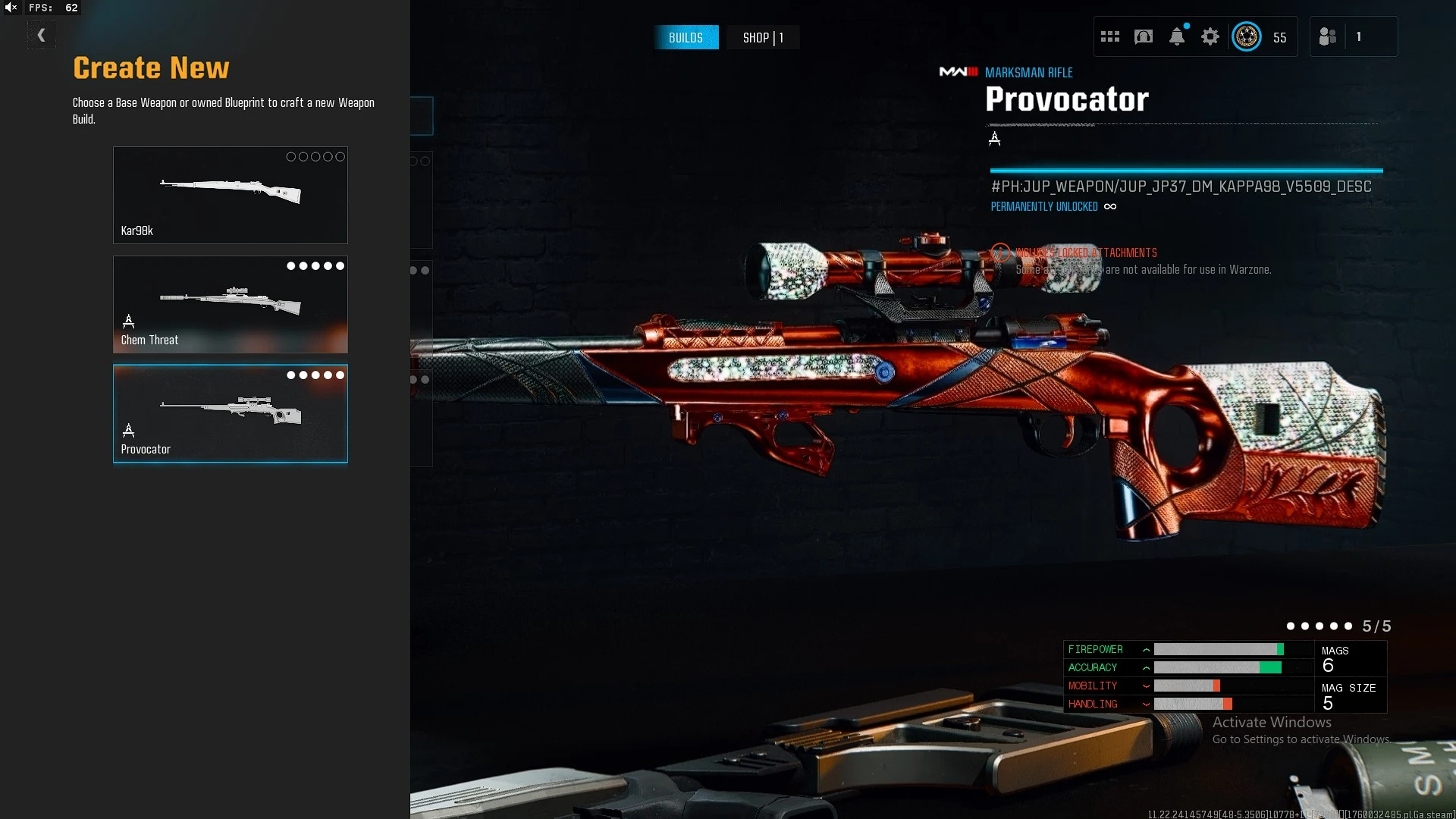The width and height of the screenshot is (1456, 819).
Task: Select the Kar98k base weapon tile
Action: [230, 195]
